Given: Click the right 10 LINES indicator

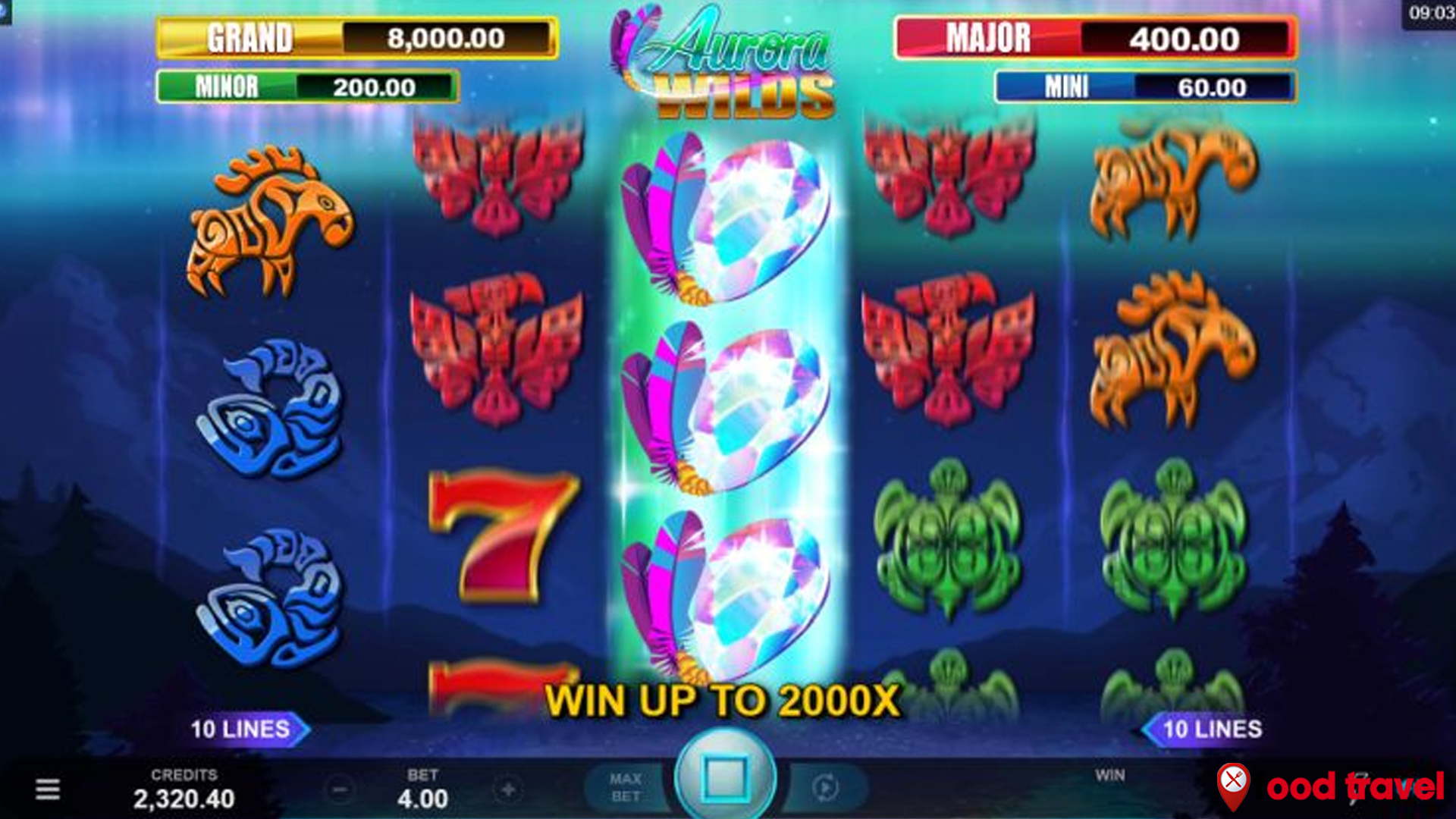Looking at the screenshot, I should (x=1212, y=730).
